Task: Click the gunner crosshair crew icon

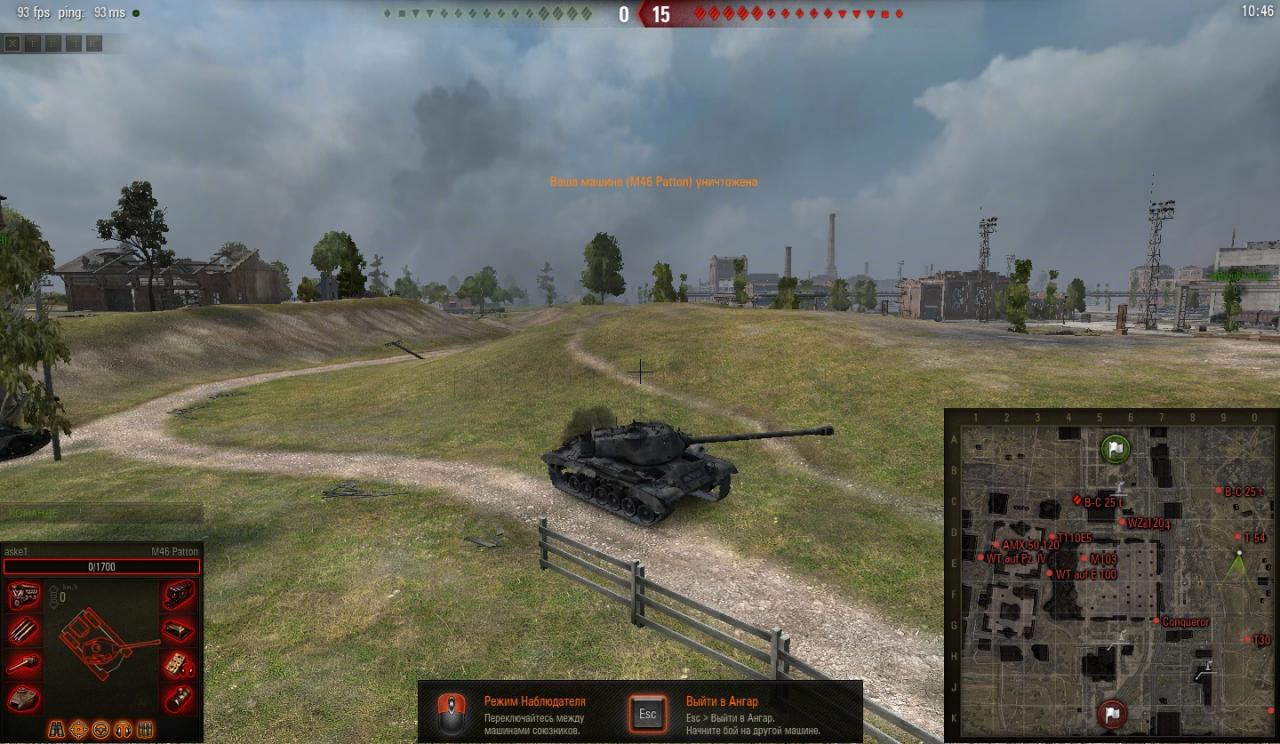Action: (x=78, y=729)
